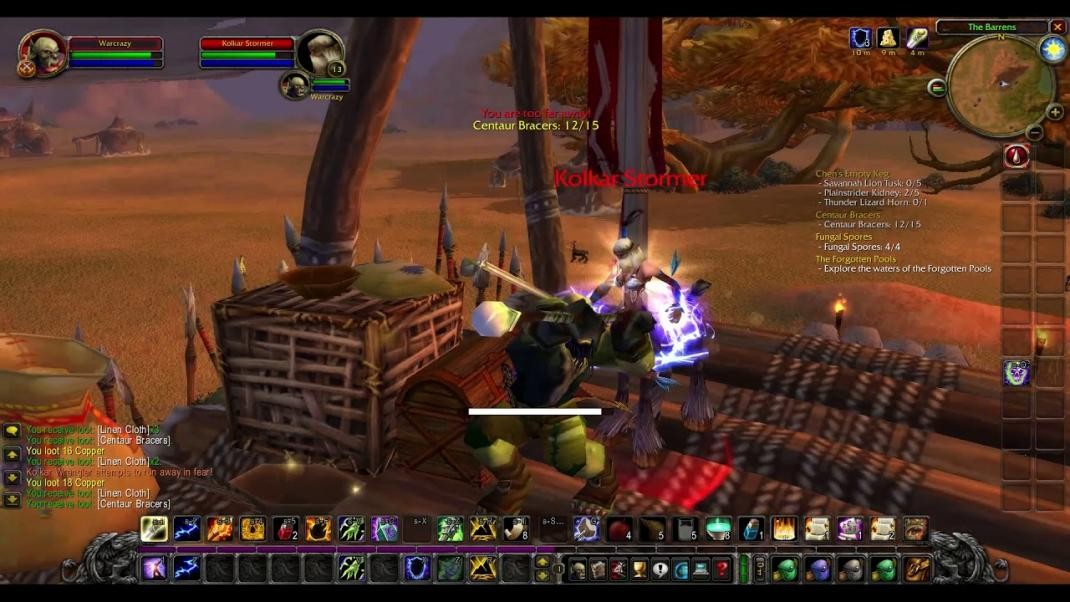Screen dimensions: 1070x602
Task: Open the blue bag slot
Action: point(818,569)
